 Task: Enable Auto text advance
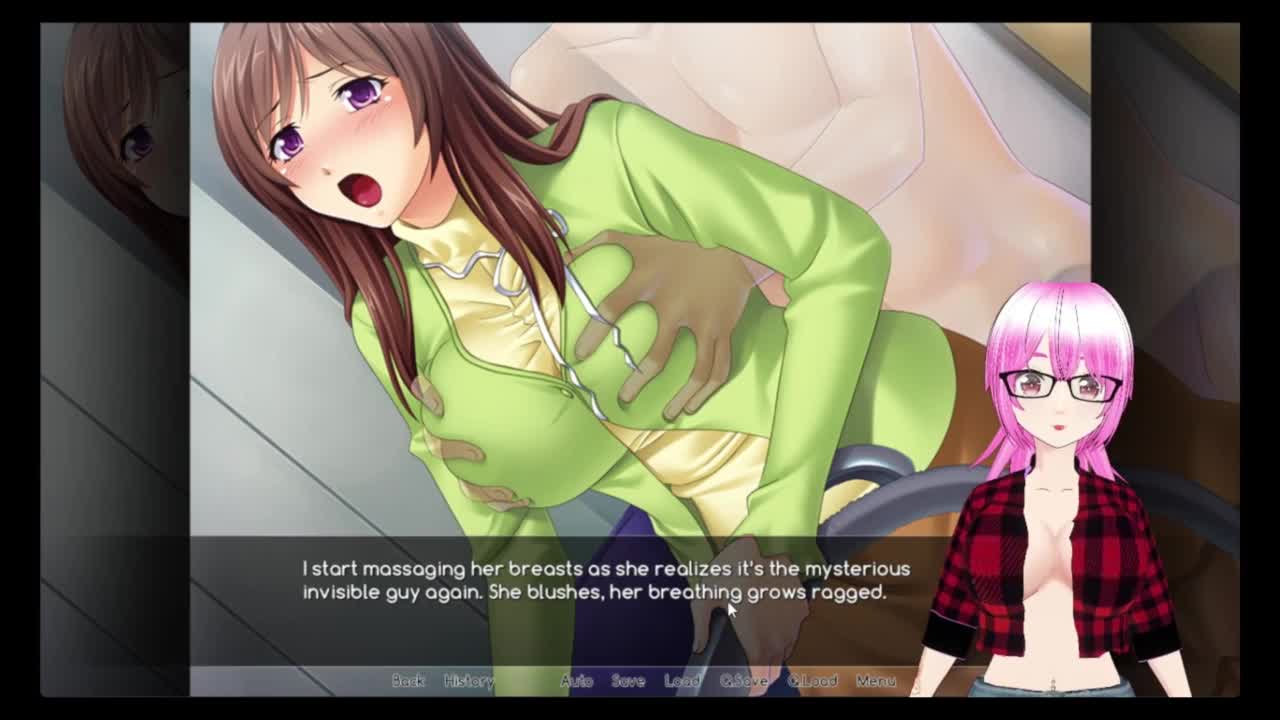[x=576, y=681]
